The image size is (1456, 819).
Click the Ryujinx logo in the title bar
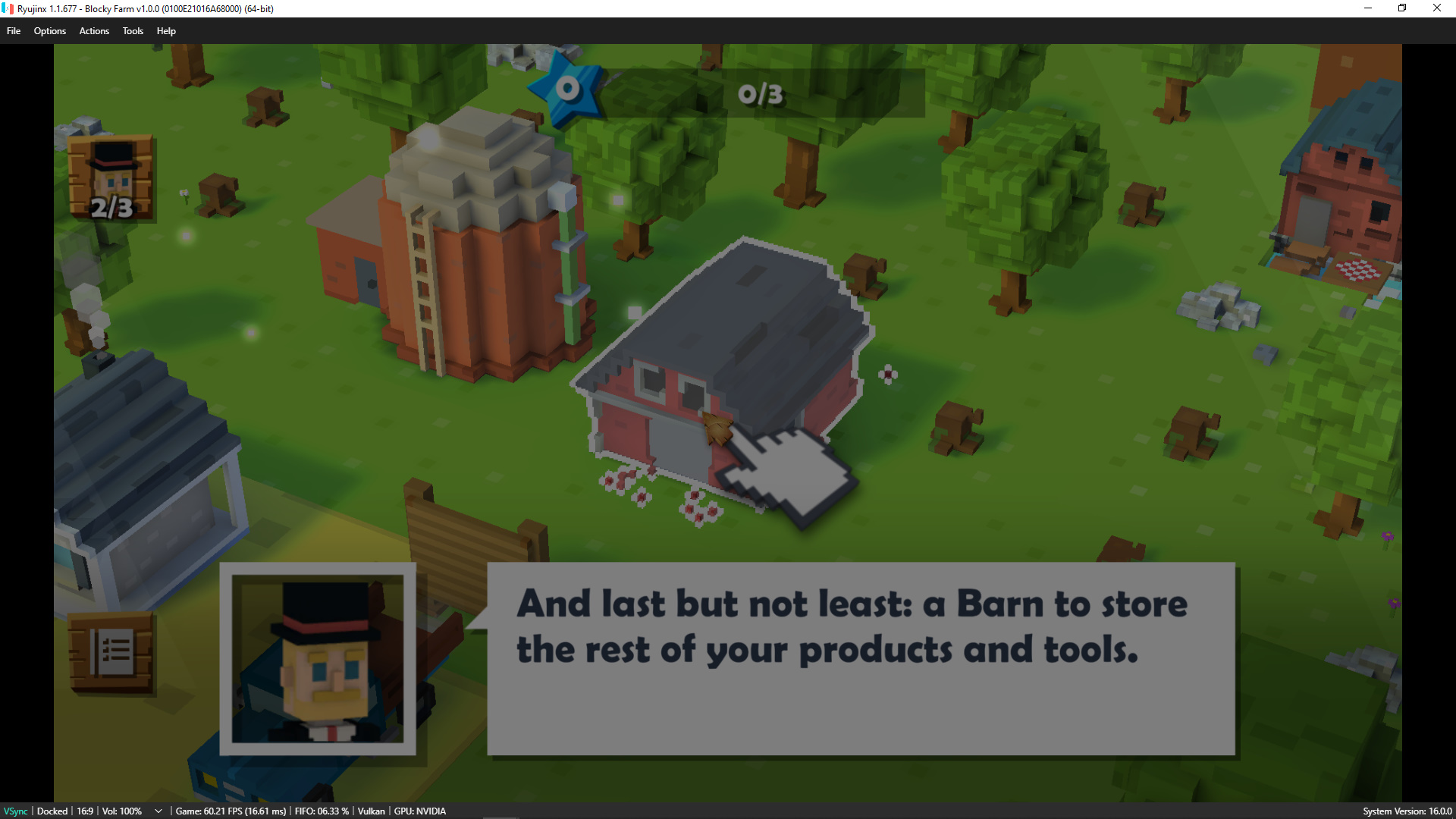[8, 8]
